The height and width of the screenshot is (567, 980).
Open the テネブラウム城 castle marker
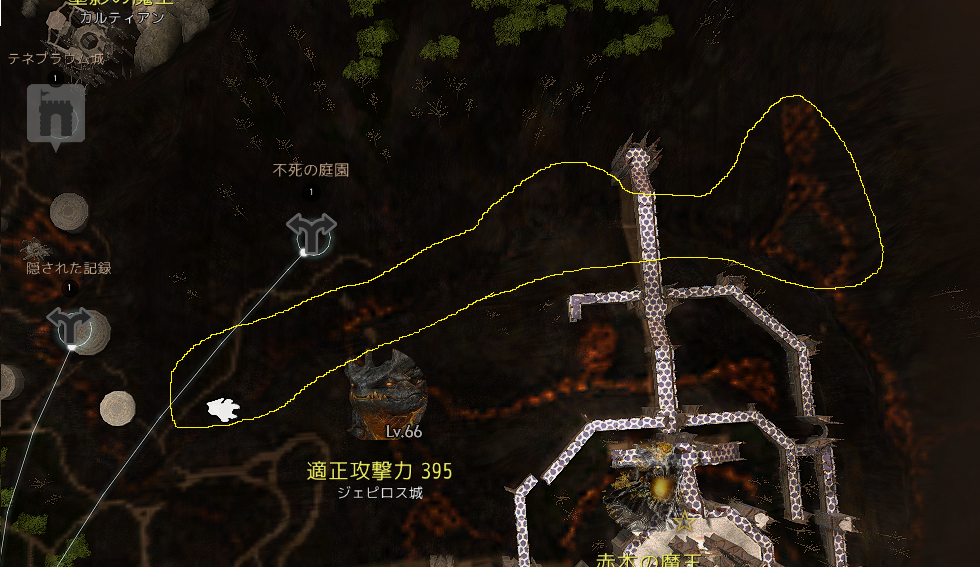tap(55, 116)
